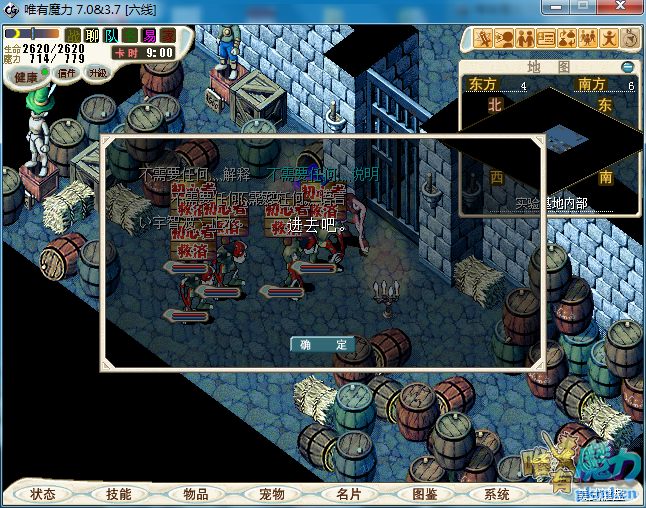The width and height of the screenshot is (646, 508).
Task: Open the 图鉴 illustrated guide menu
Action: click(424, 494)
